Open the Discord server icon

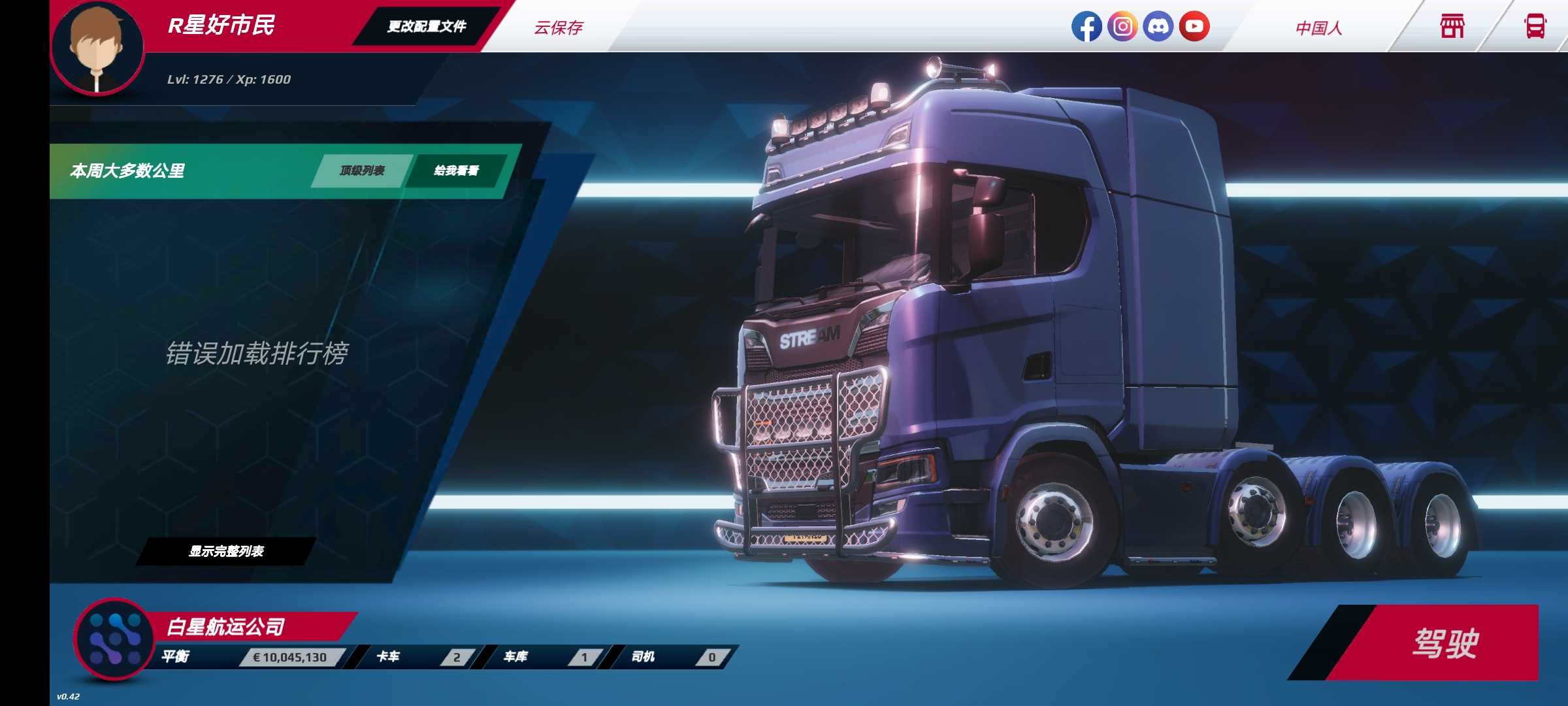tap(1158, 27)
